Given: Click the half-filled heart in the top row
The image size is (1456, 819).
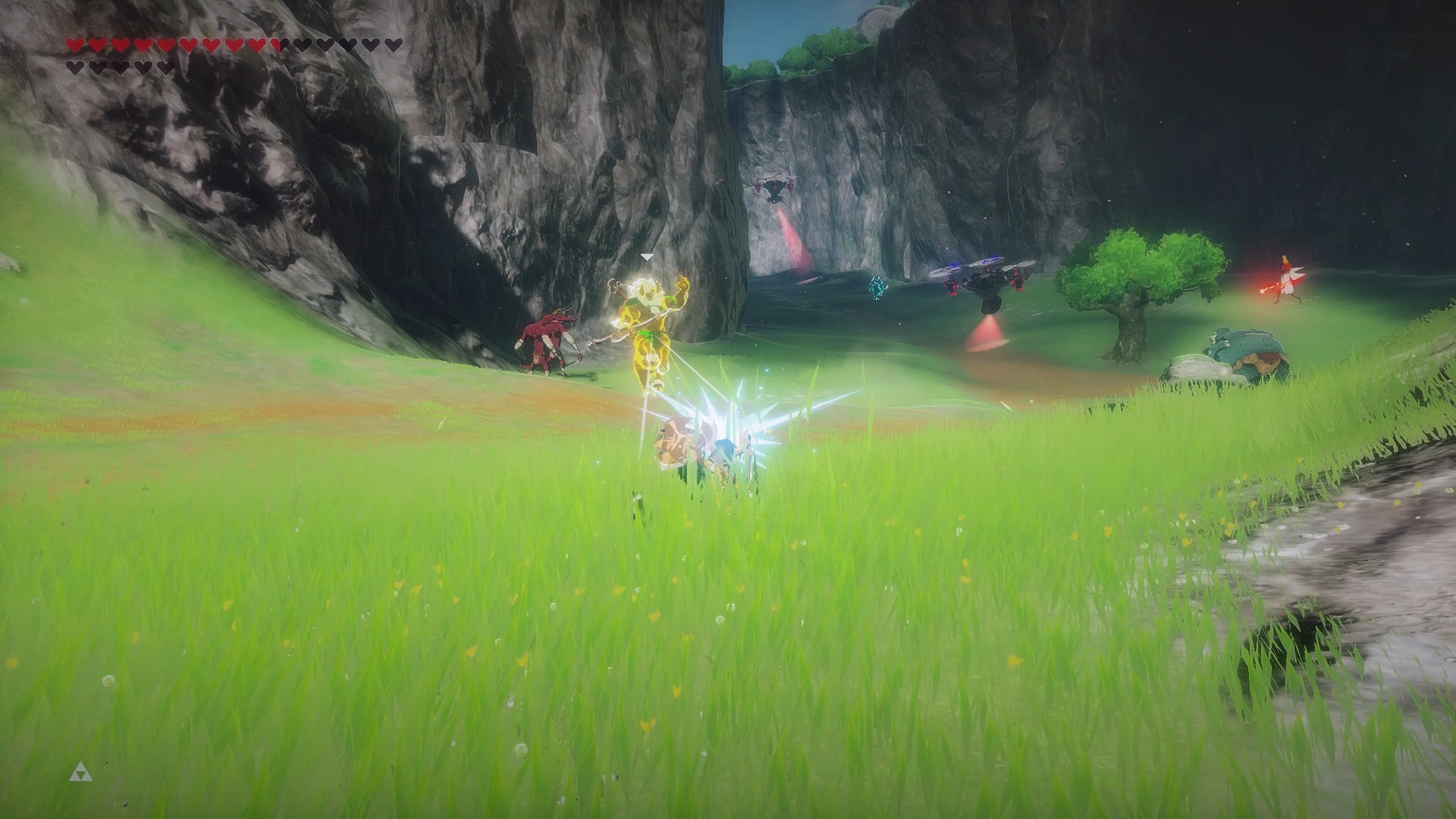Looking at the screenshot, I should coord(278,44).
